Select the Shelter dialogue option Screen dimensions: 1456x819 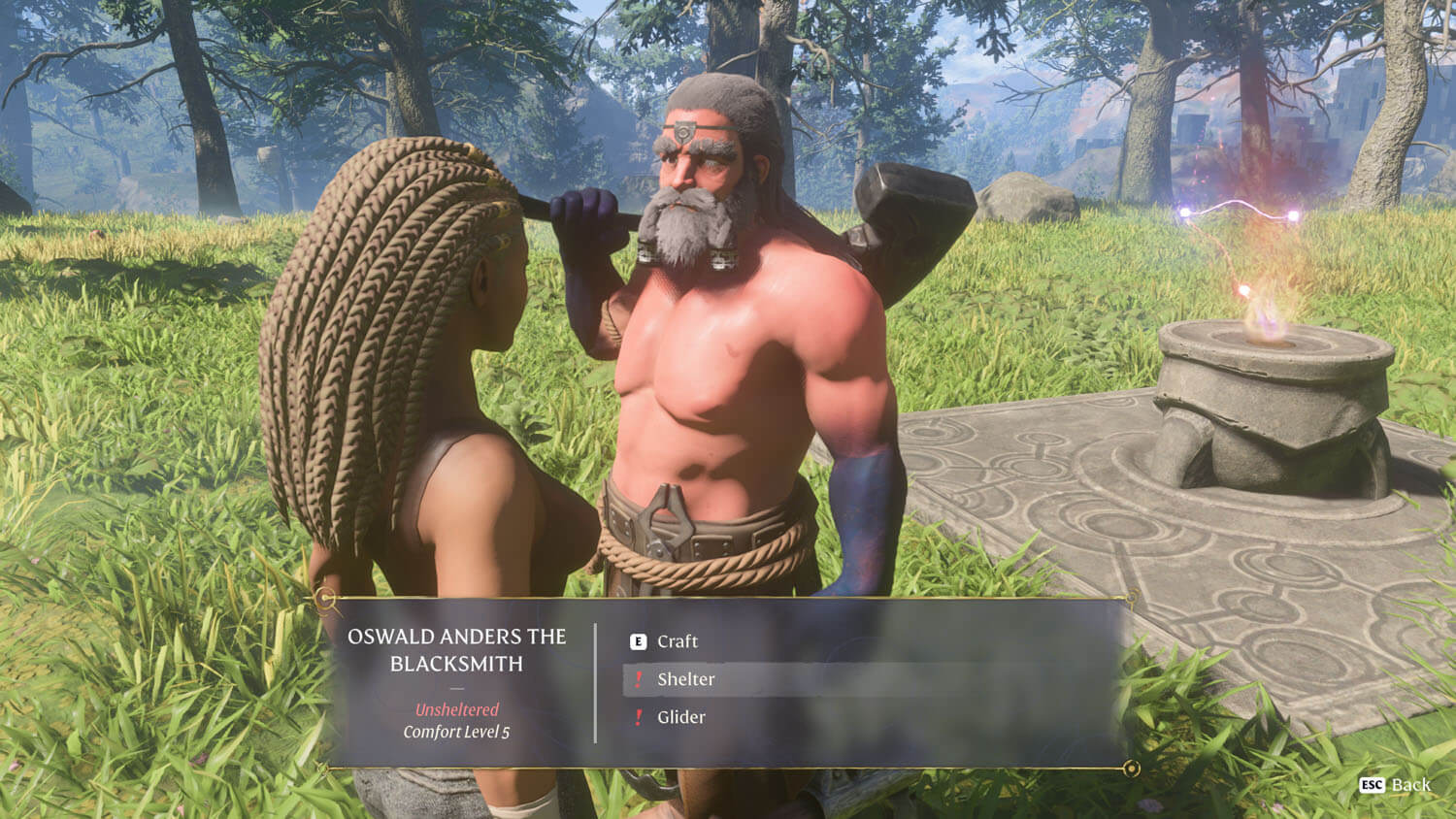click(x=685, y=679)
